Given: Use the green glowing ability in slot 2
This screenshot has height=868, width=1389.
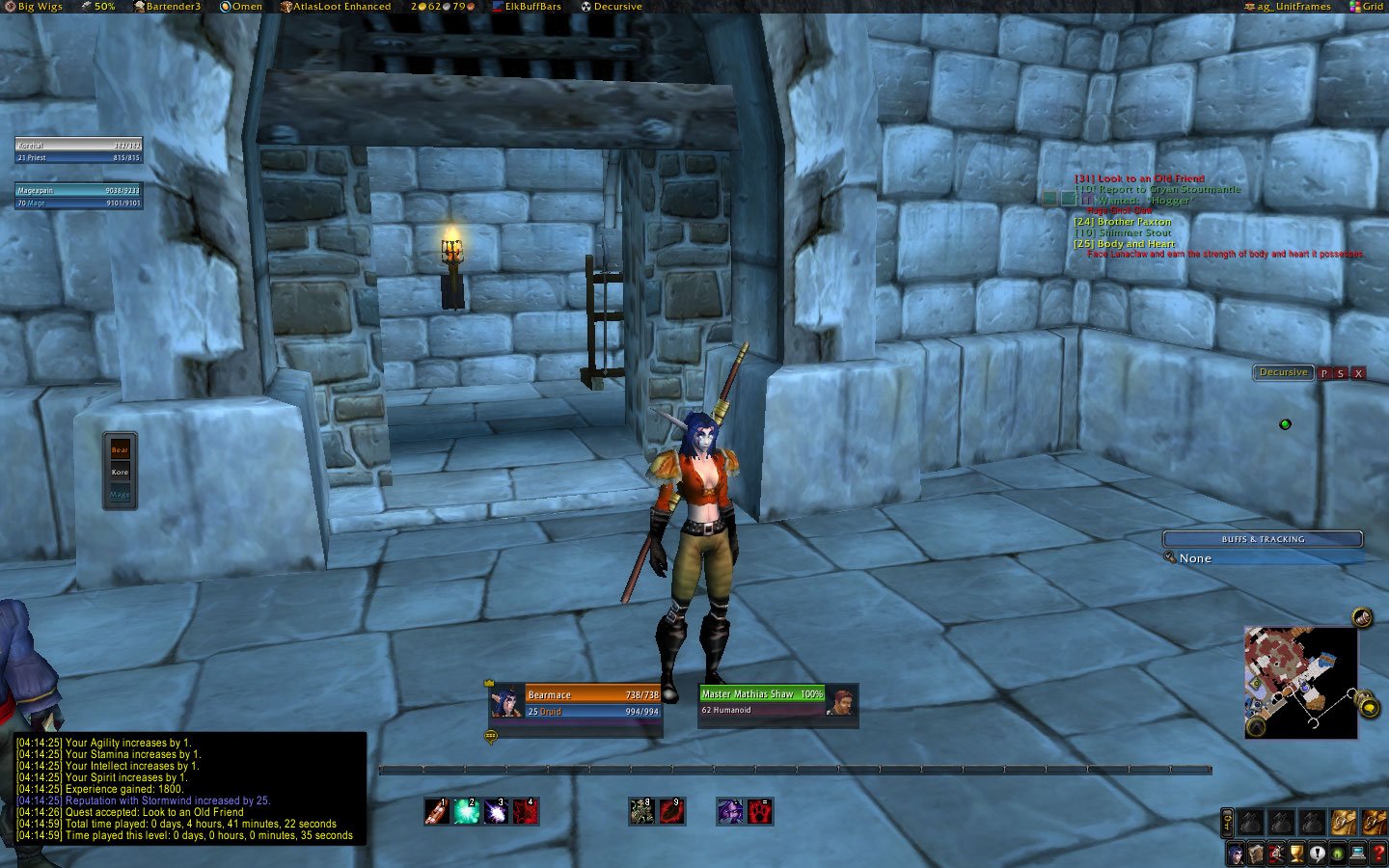Looking at the screenshot, I should pyautogui.click(x=467, y=811).
